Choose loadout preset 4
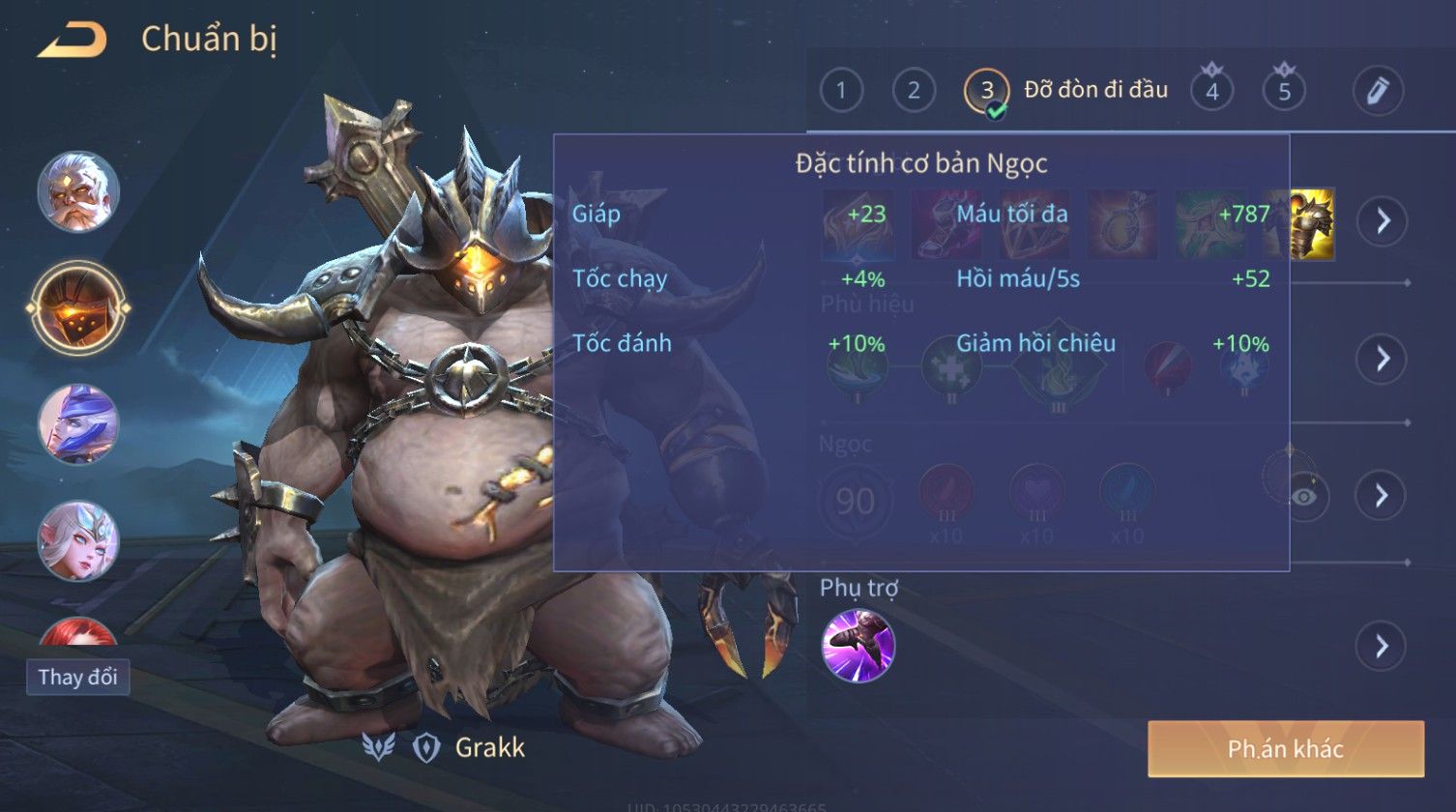This screenshot has height=812, width=1456. coord(1211,91)
